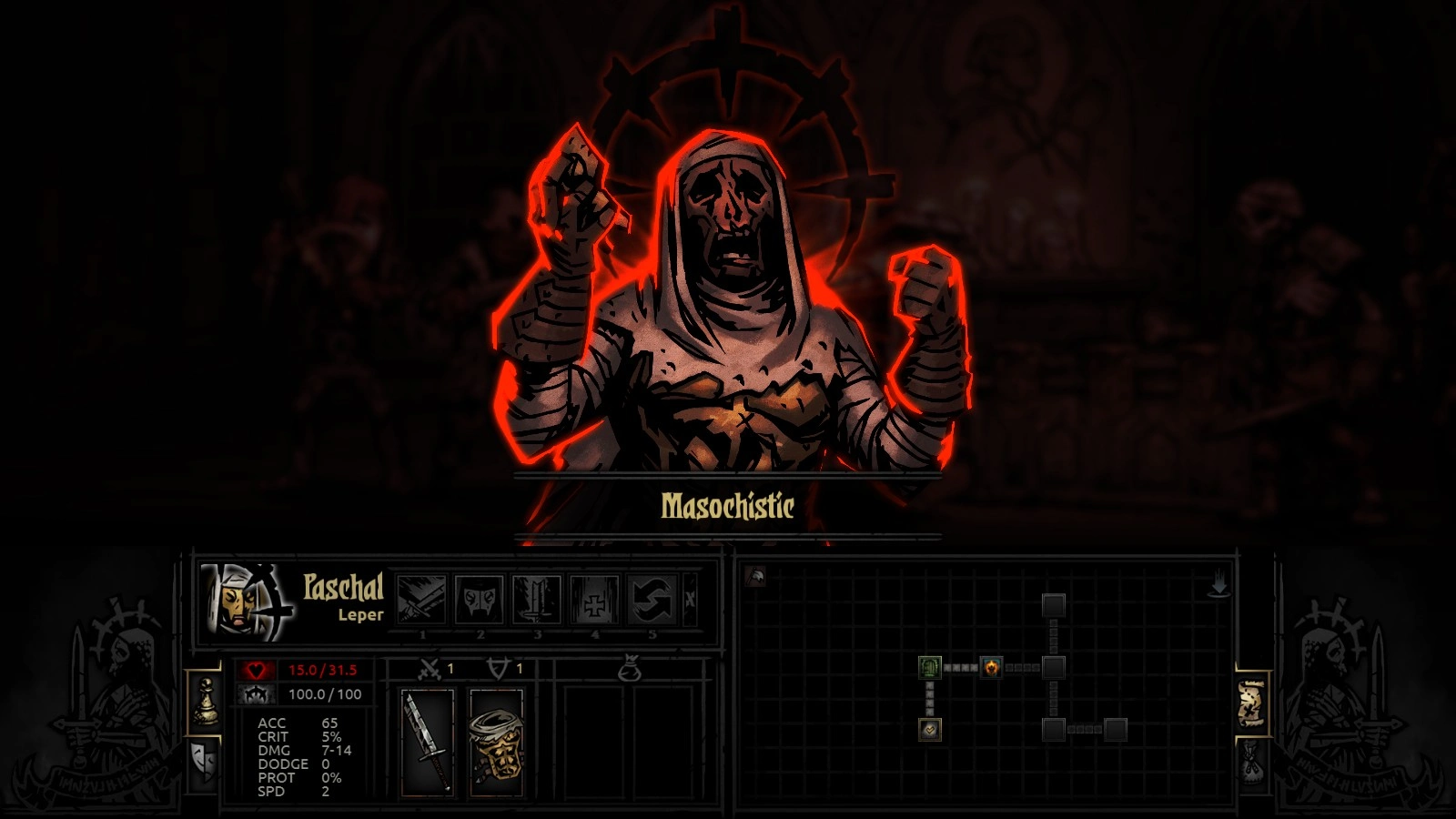Select the green door entrance room on map

(929, 668)
